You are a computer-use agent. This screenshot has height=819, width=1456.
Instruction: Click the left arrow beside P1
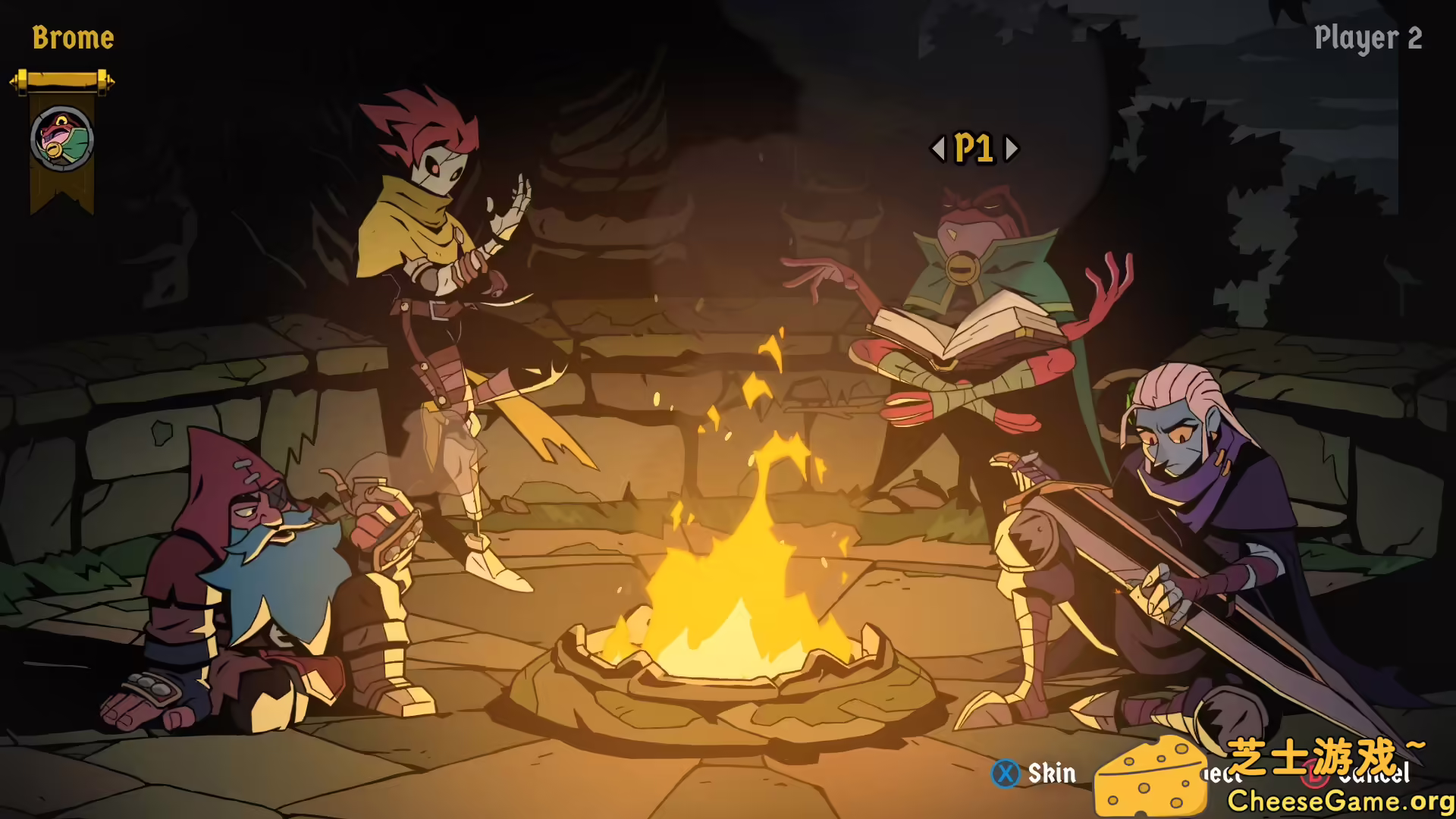(937, 149)
